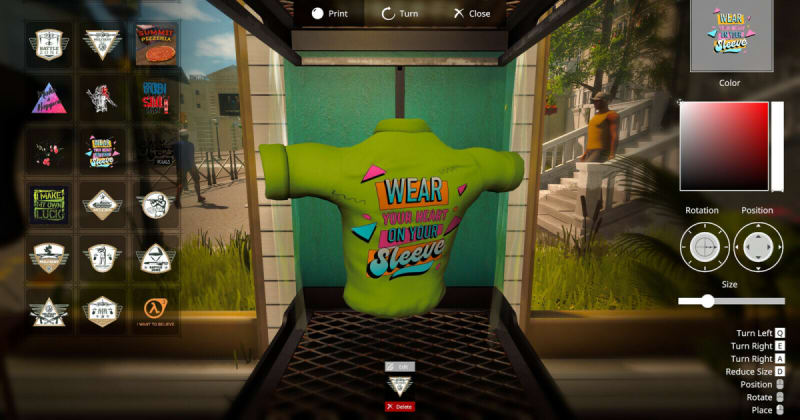Choose the pink and blue triangle design

tap(49, 98)
